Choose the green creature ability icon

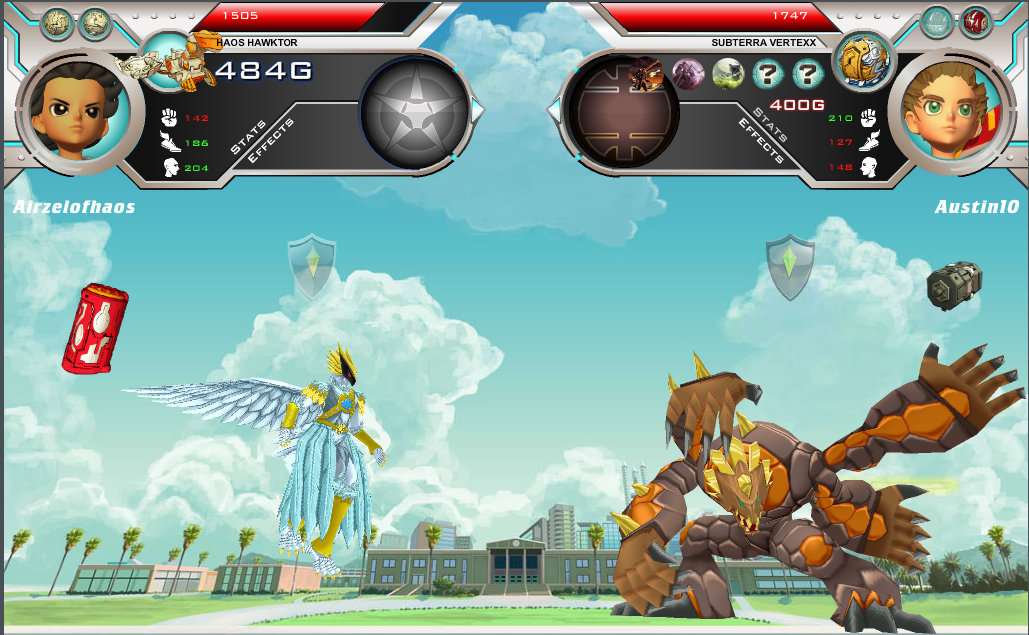pos(727,73)
